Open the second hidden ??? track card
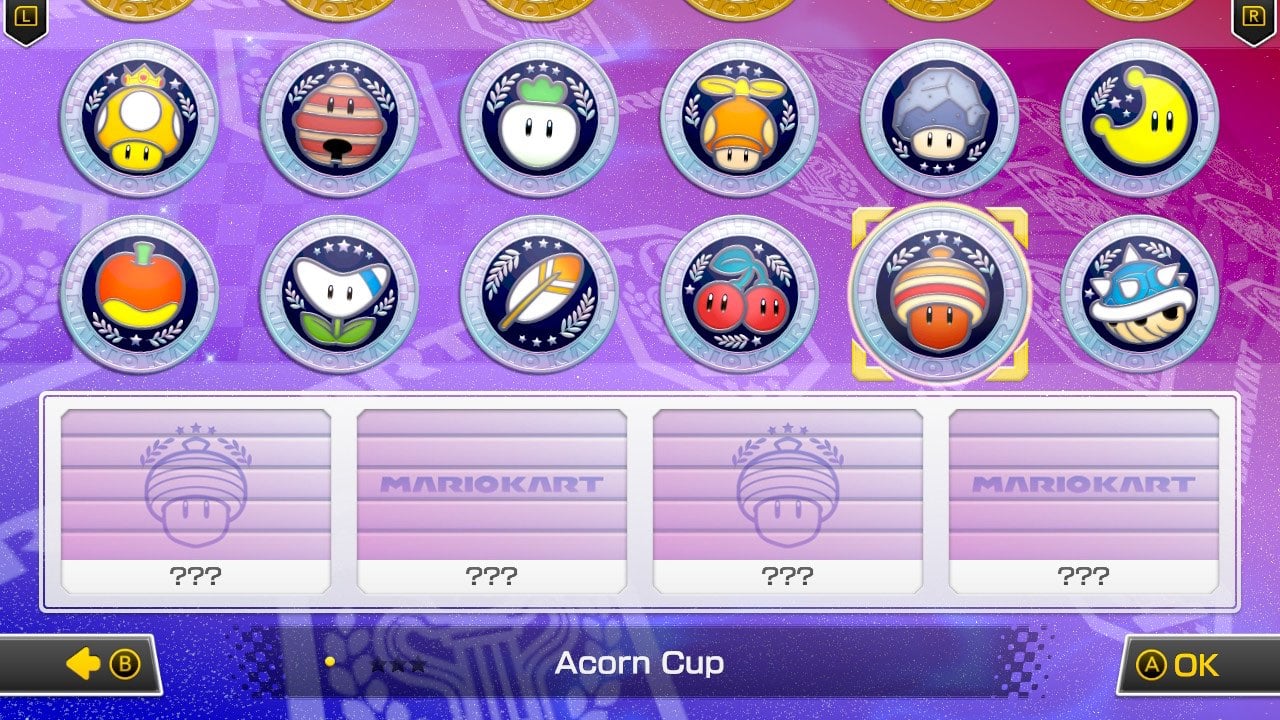 pyautogui.click(x=492, y=495)
